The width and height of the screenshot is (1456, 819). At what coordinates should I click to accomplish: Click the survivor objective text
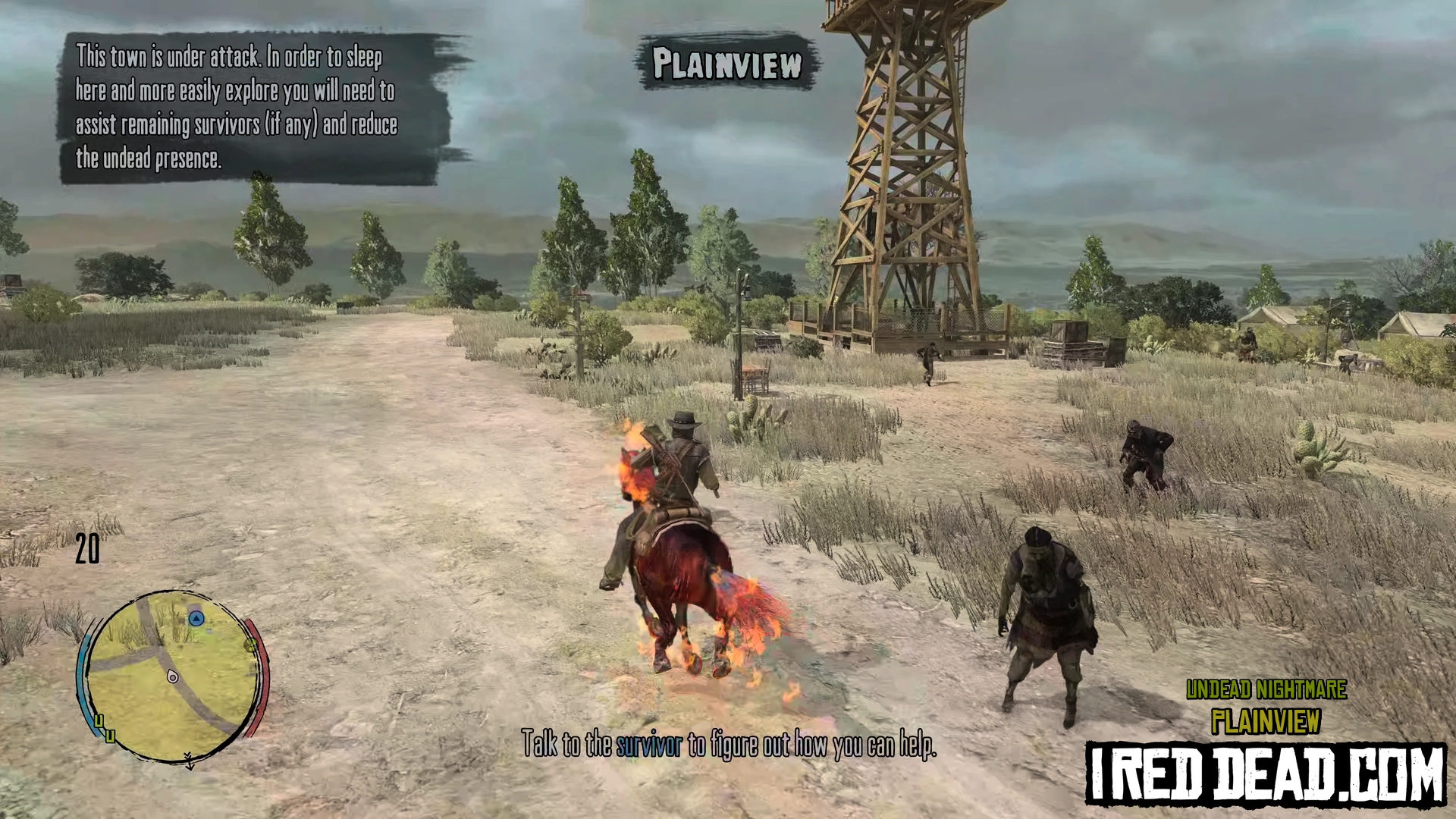point(728,745)
